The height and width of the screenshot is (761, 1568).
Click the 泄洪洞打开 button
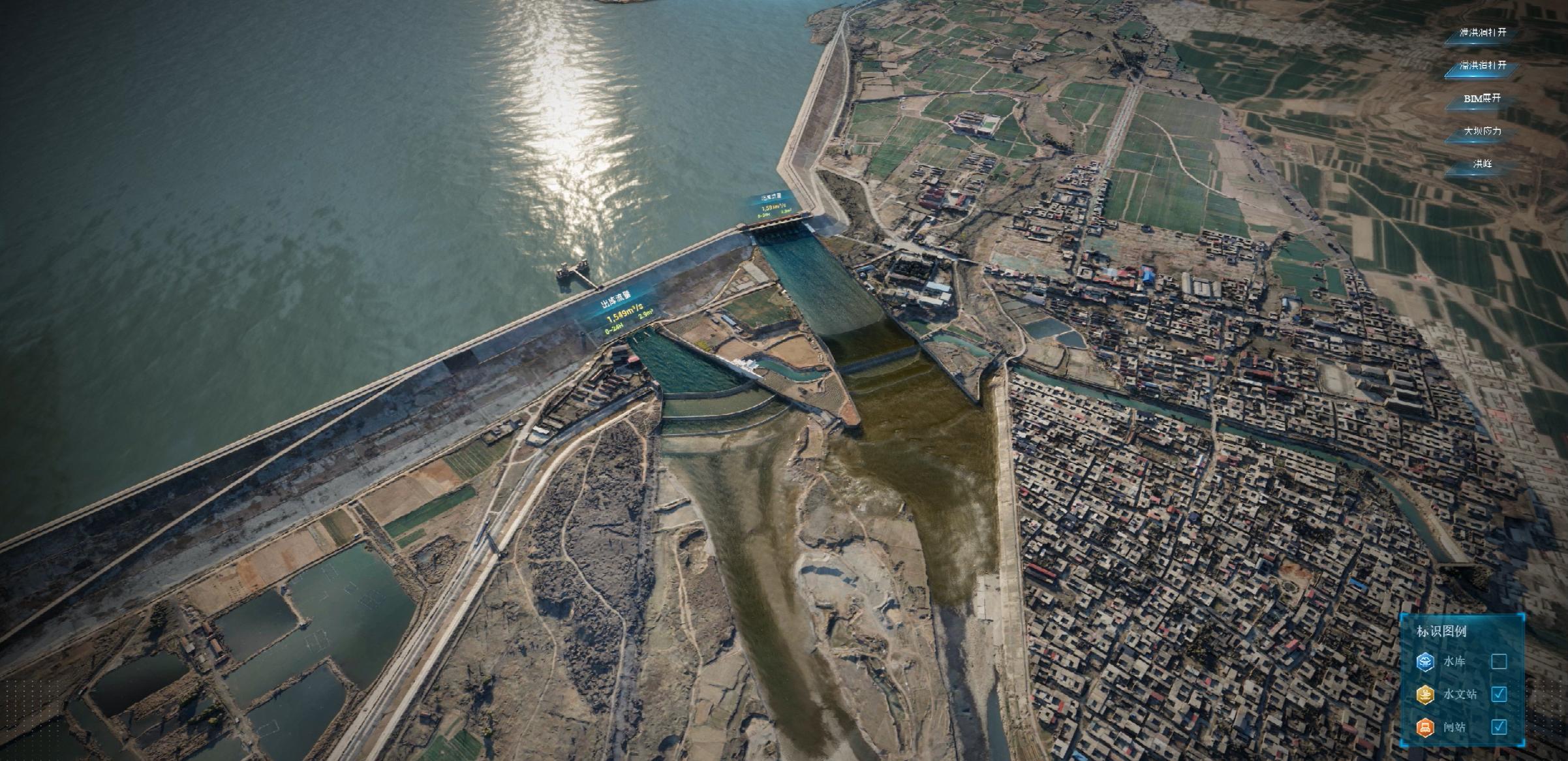1483,33
